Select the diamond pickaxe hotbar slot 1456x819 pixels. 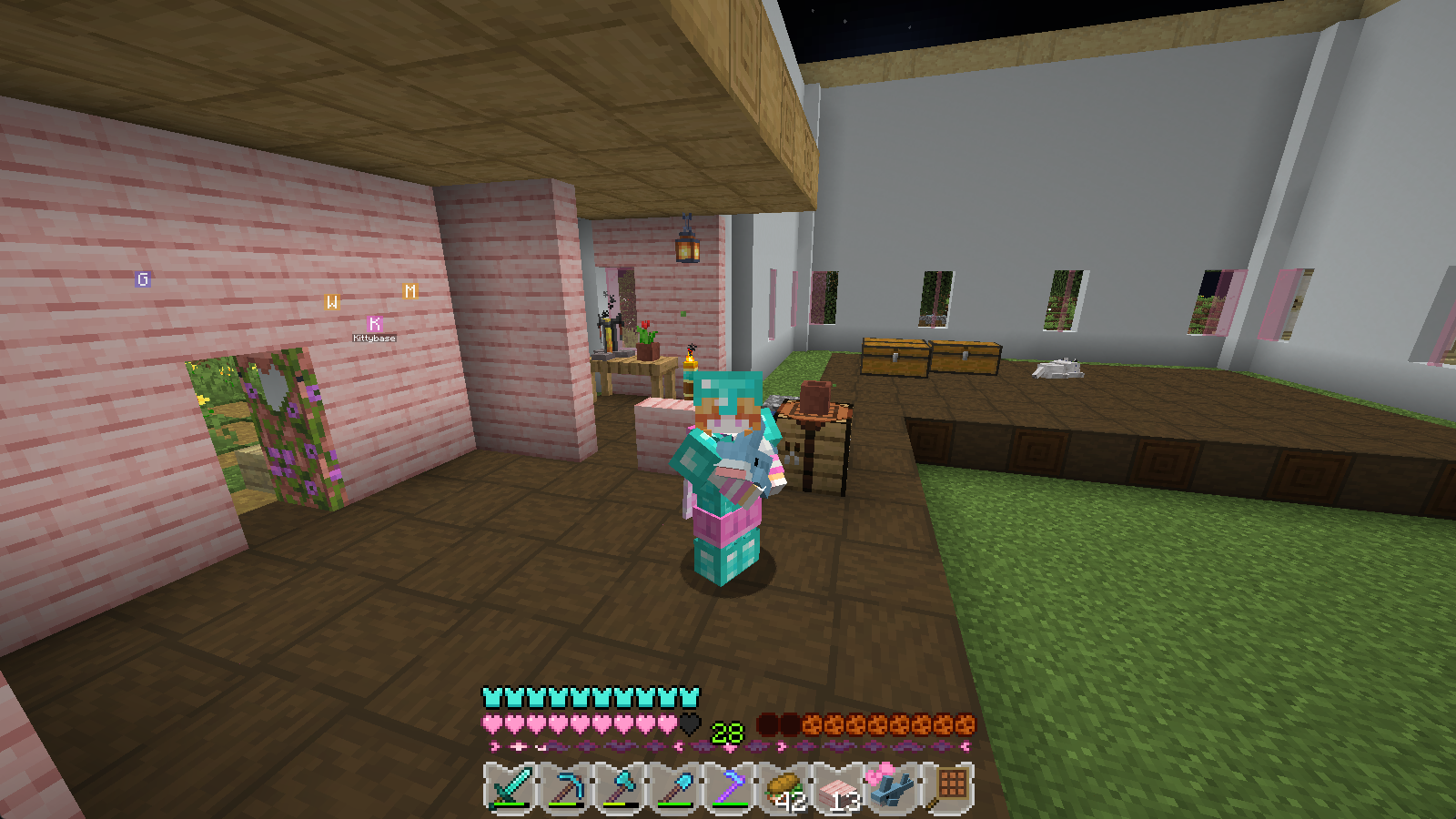point(566,787)
